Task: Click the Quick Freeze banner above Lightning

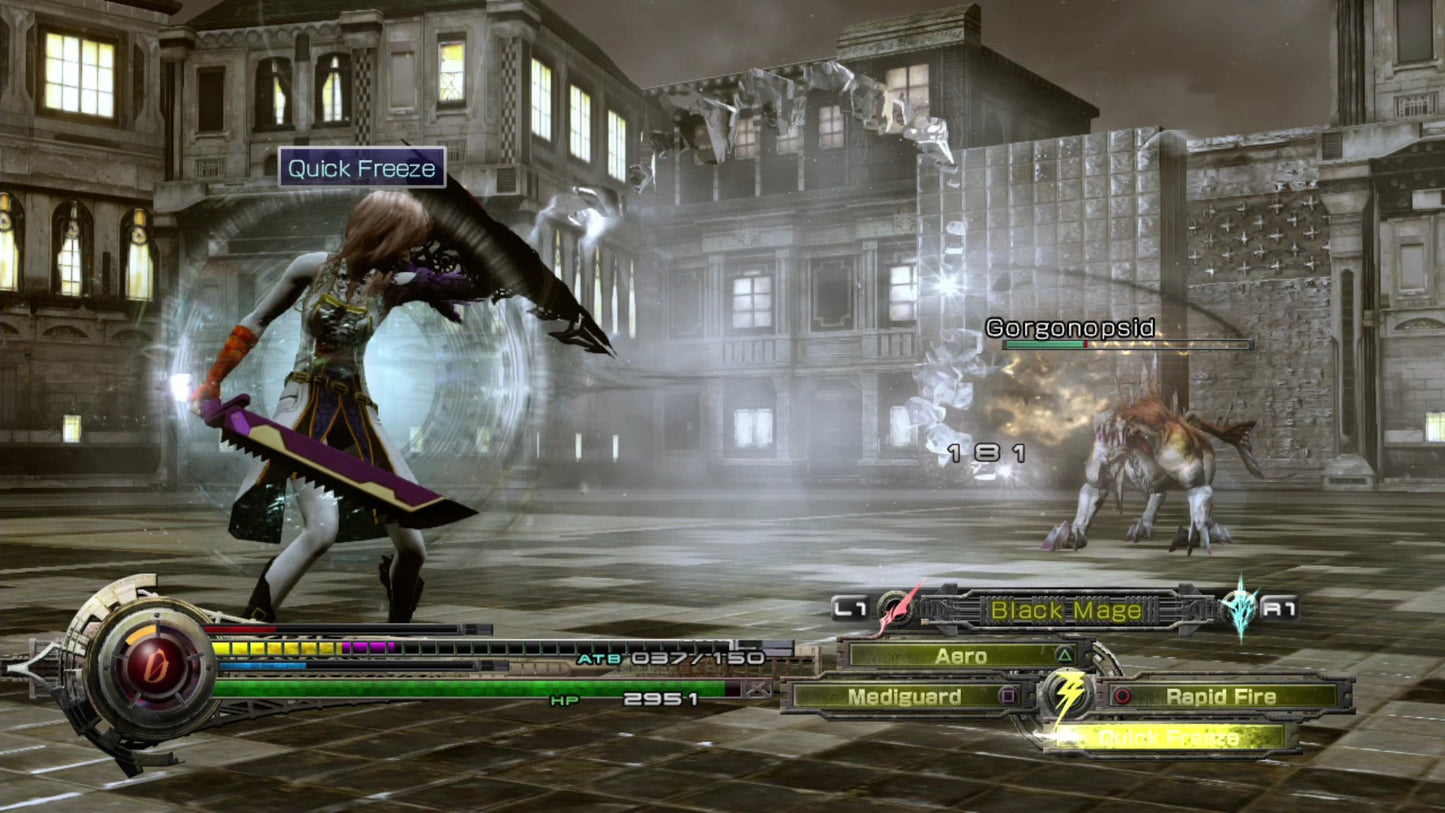Action: click(360, 168)
